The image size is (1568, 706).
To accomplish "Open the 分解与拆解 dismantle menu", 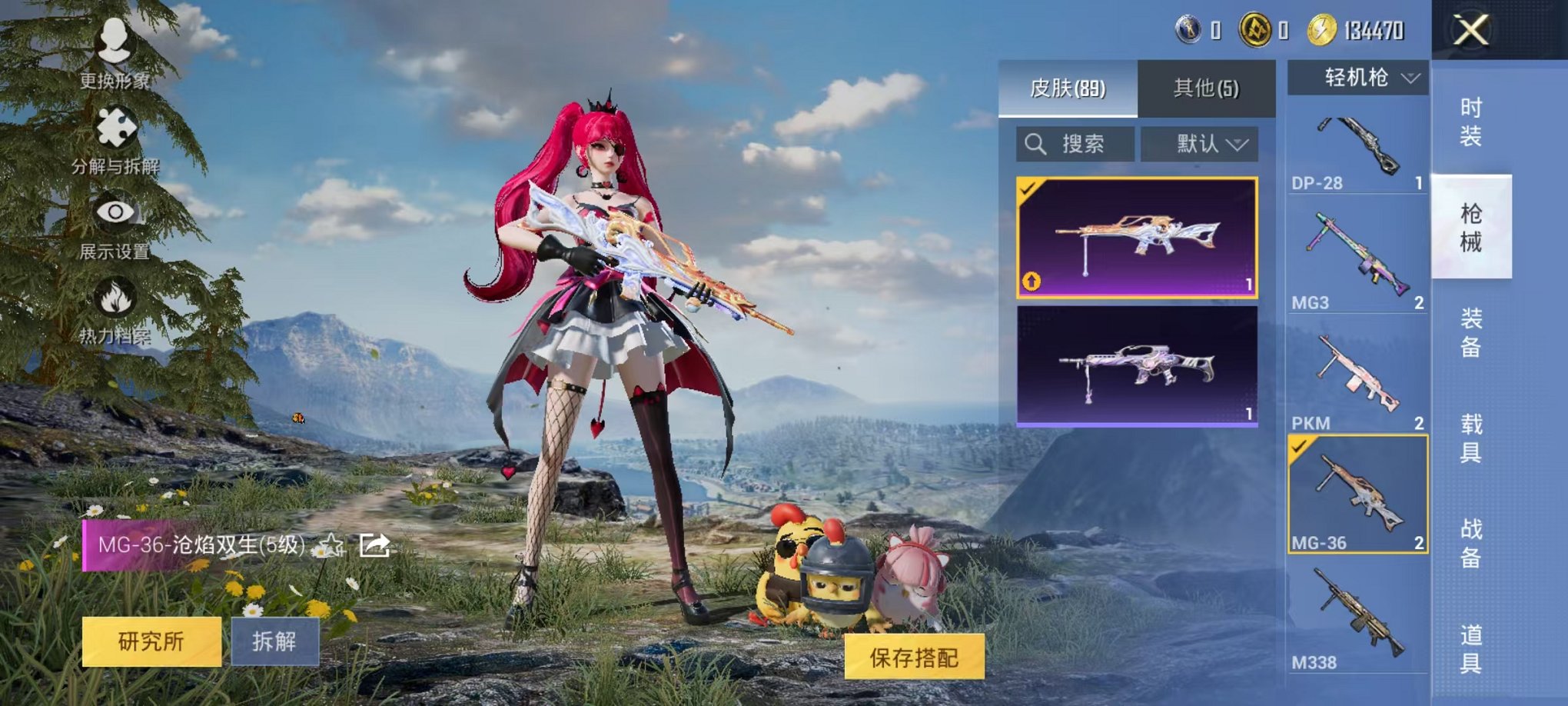I will (115, 142).
